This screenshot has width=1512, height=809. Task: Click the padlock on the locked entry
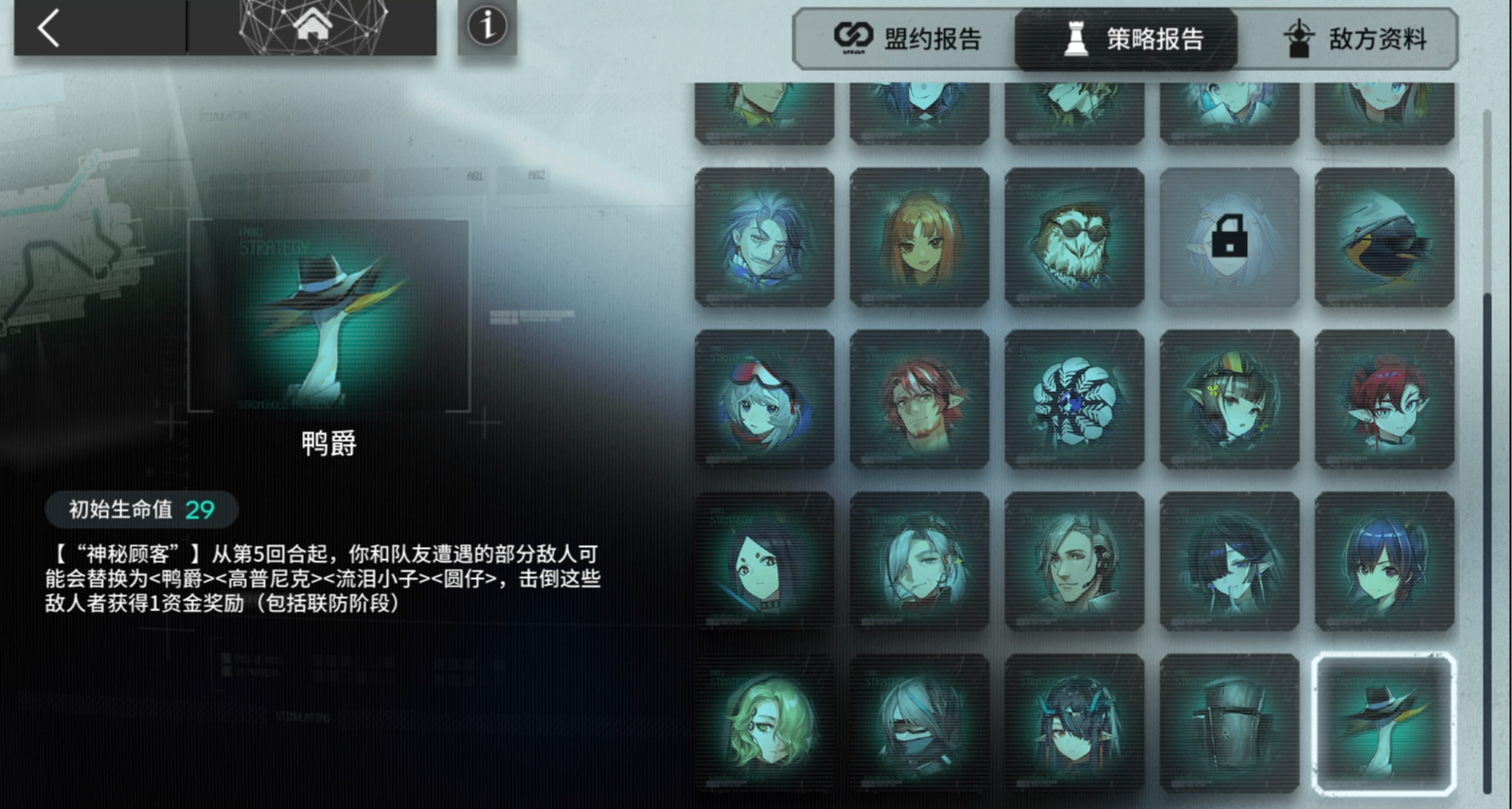point(1228,237)
